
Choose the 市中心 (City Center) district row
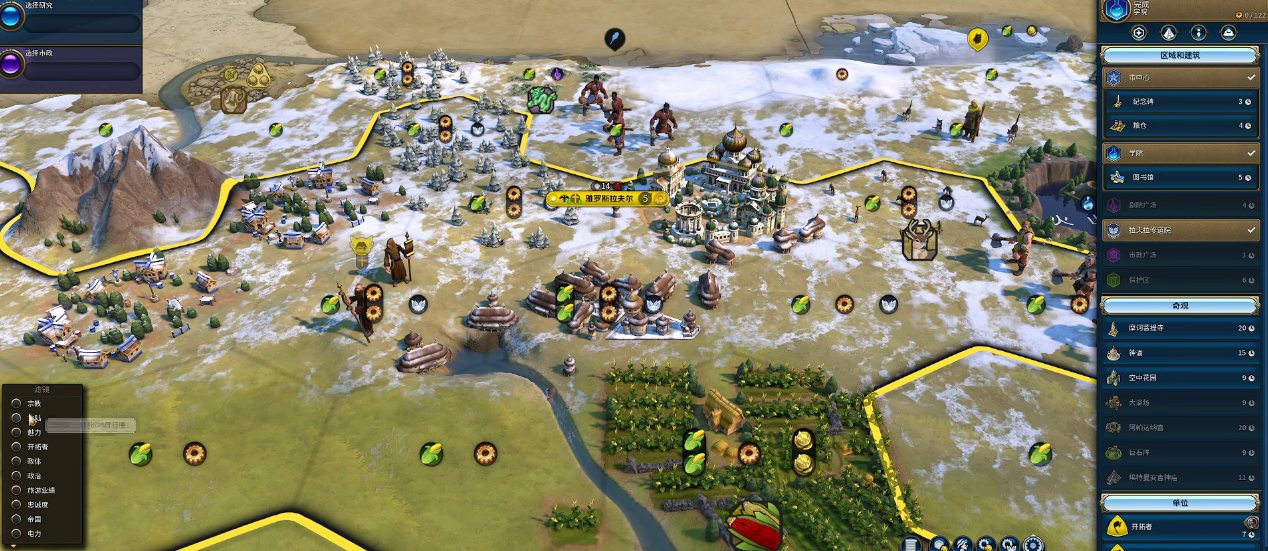click(x=1180, y=77)
